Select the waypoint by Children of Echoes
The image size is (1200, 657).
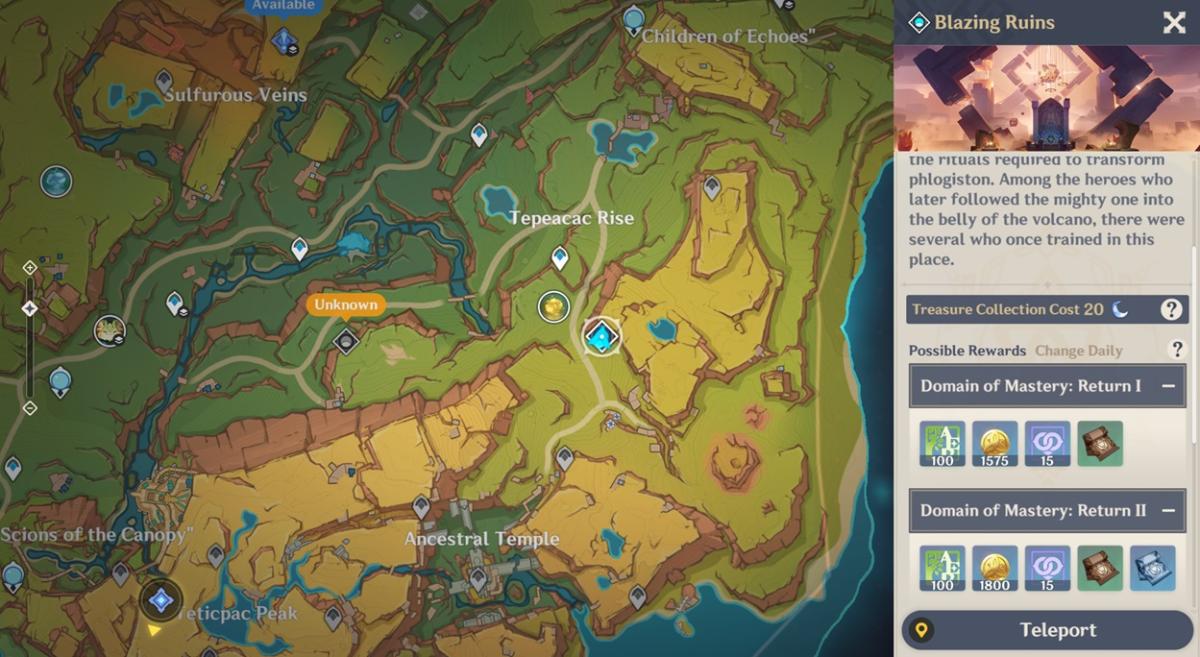pyautogui.click(x=632, y=18)
